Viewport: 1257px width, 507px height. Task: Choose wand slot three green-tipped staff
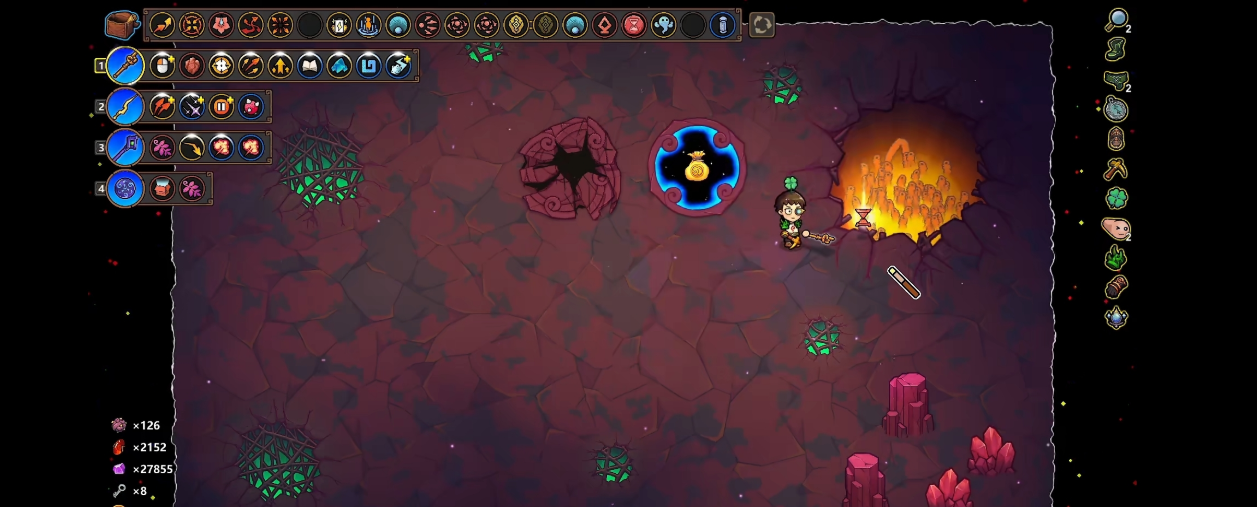[x=125, y=147]
